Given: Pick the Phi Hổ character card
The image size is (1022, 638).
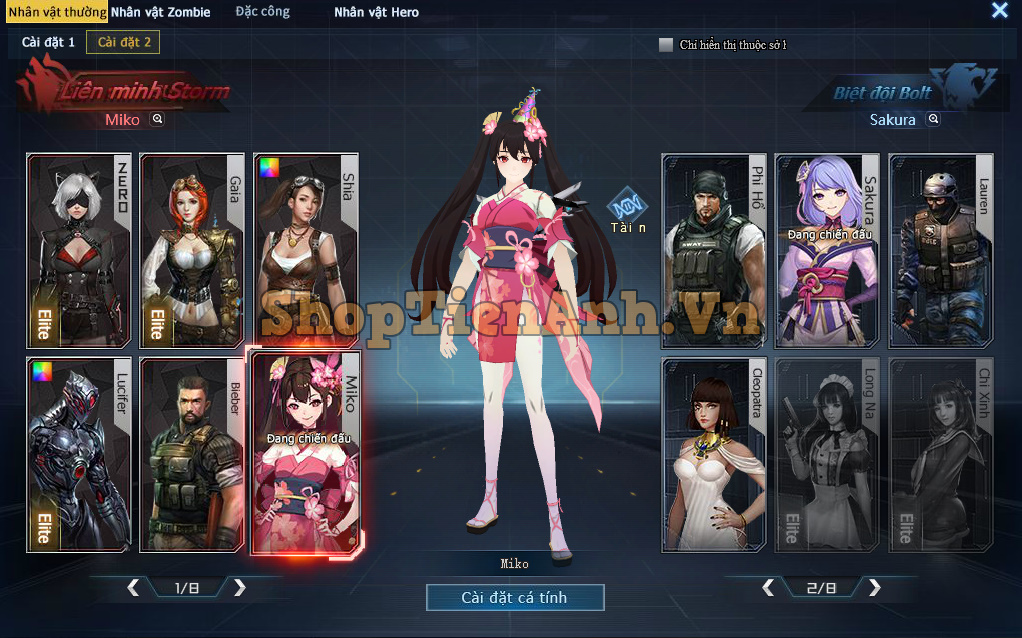Looking at the screenshot, I should [713, 250].
